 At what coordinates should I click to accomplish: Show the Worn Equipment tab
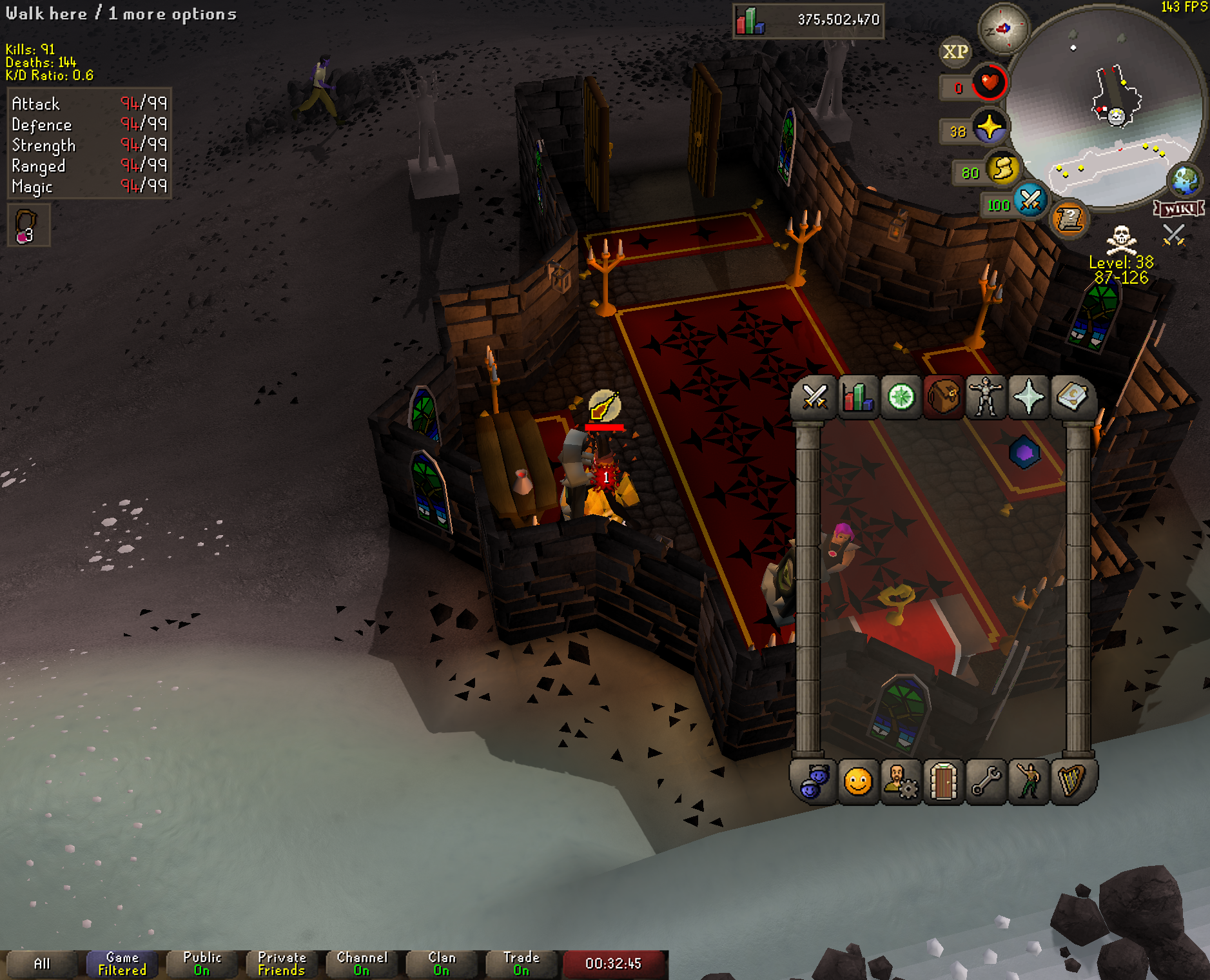tap(986, 397)
